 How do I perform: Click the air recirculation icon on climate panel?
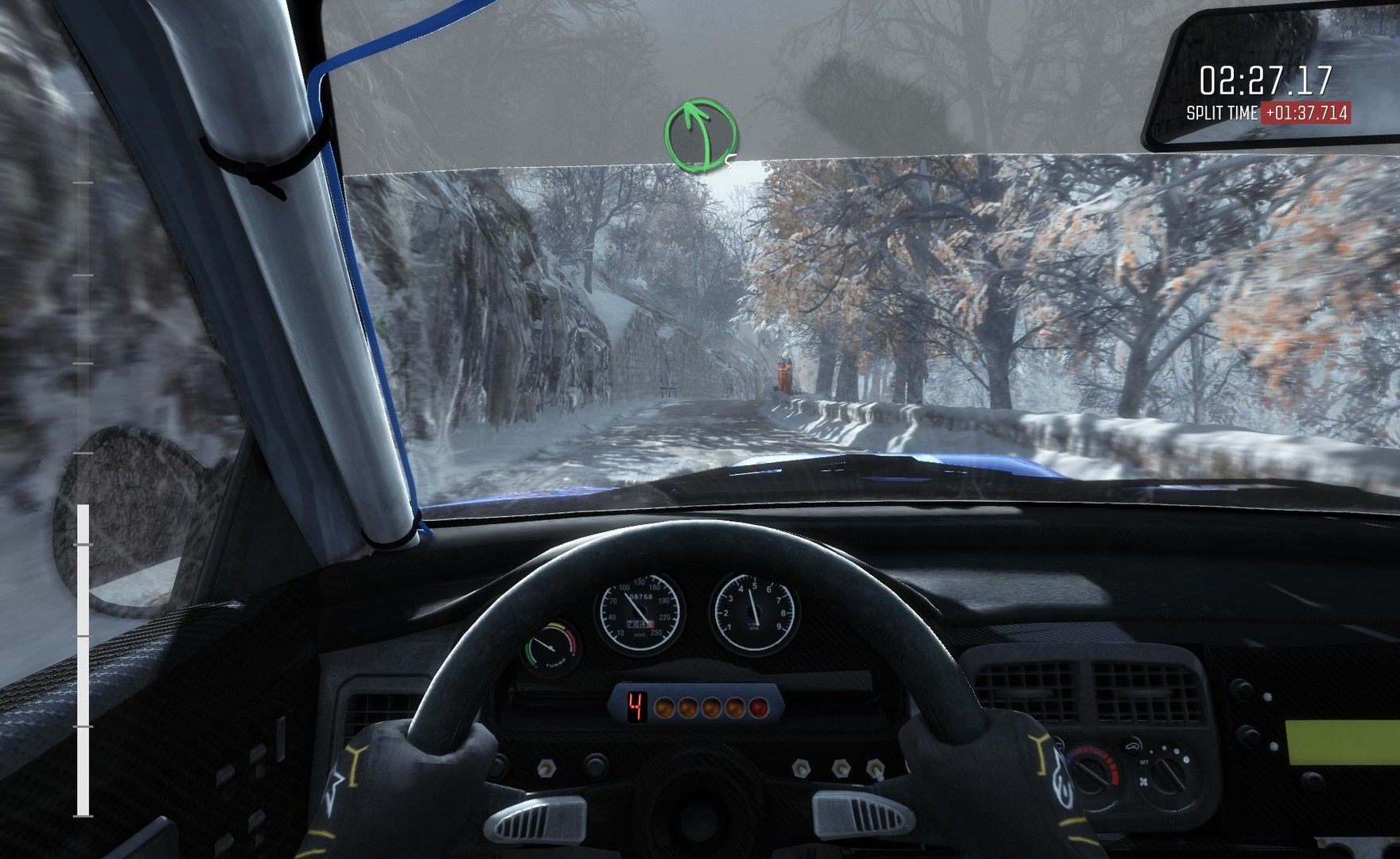coord(1133,747)
